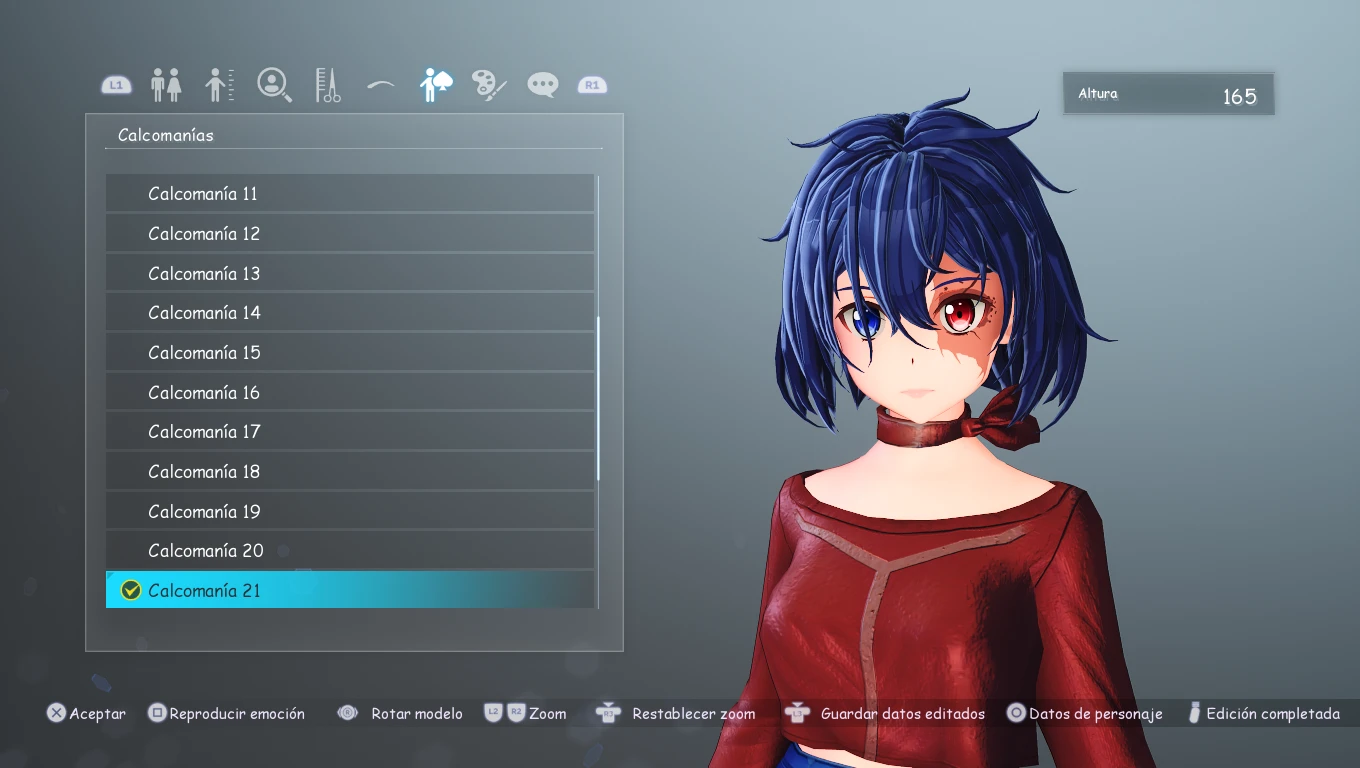Open the gender selection tab
The image size is (1360, 768).
(166, 85)
